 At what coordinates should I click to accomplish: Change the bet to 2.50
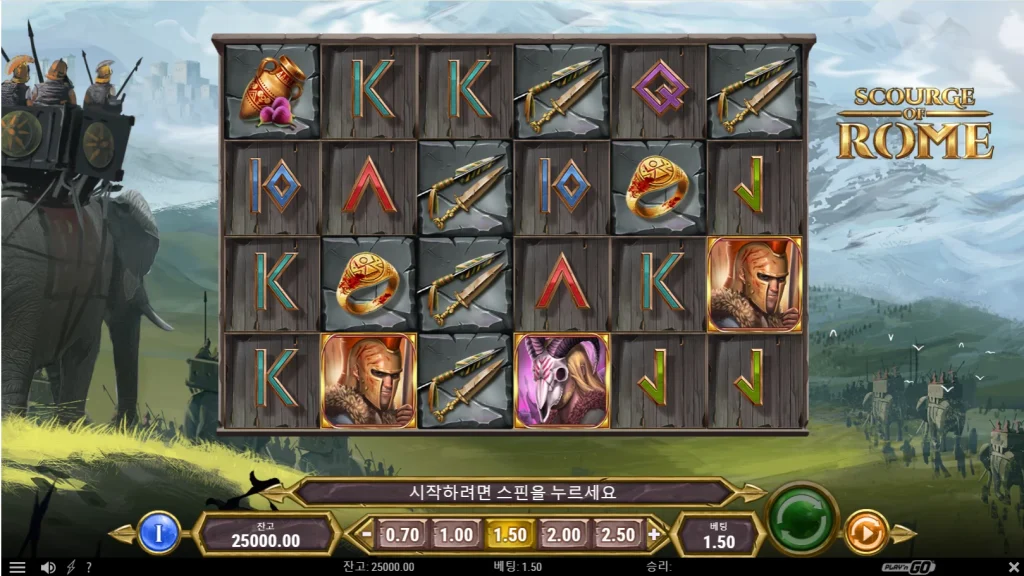[618, 534]
